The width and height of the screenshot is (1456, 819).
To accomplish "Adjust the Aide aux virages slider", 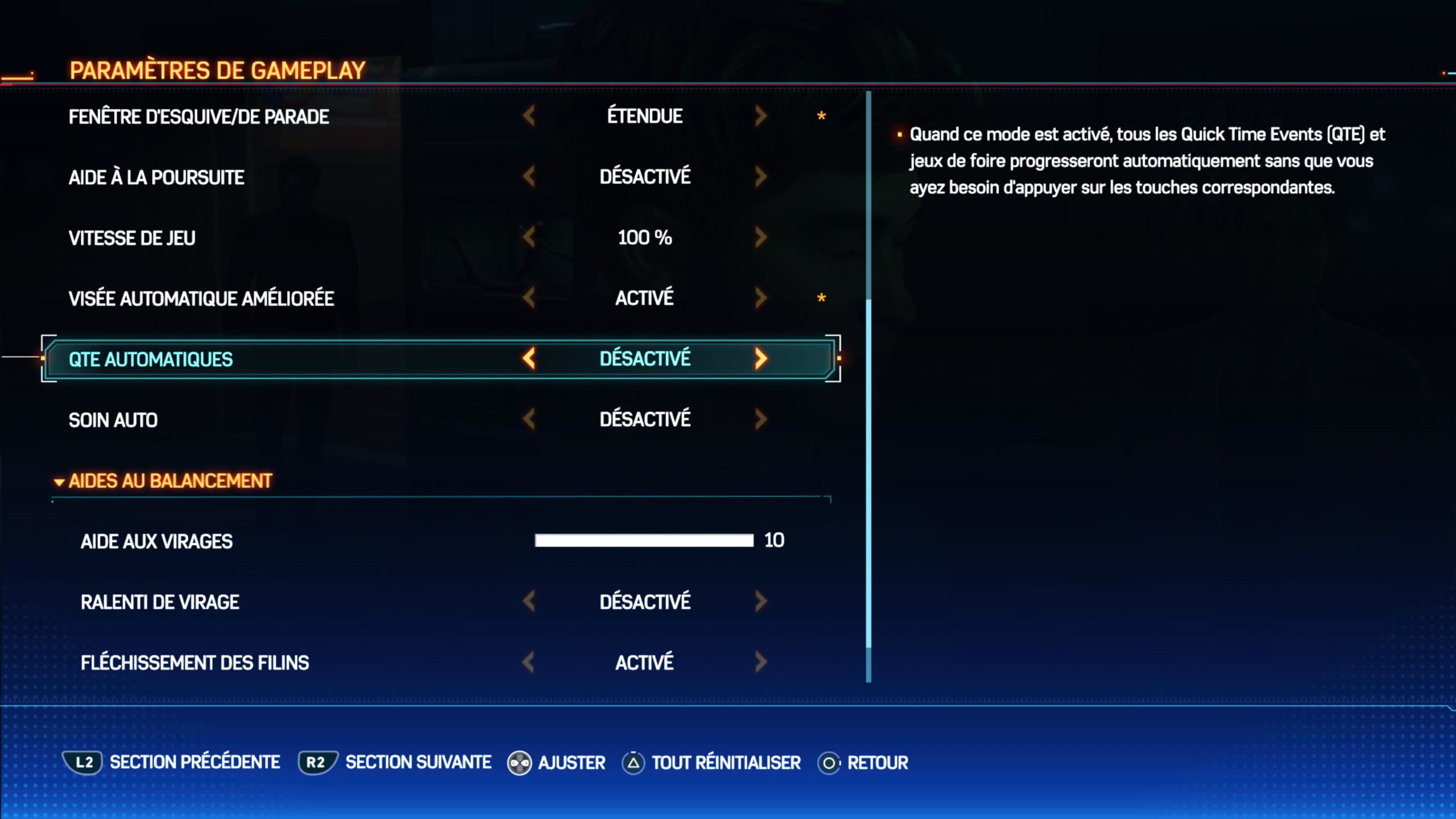I will pyautogui.click(x=644, y=540).
